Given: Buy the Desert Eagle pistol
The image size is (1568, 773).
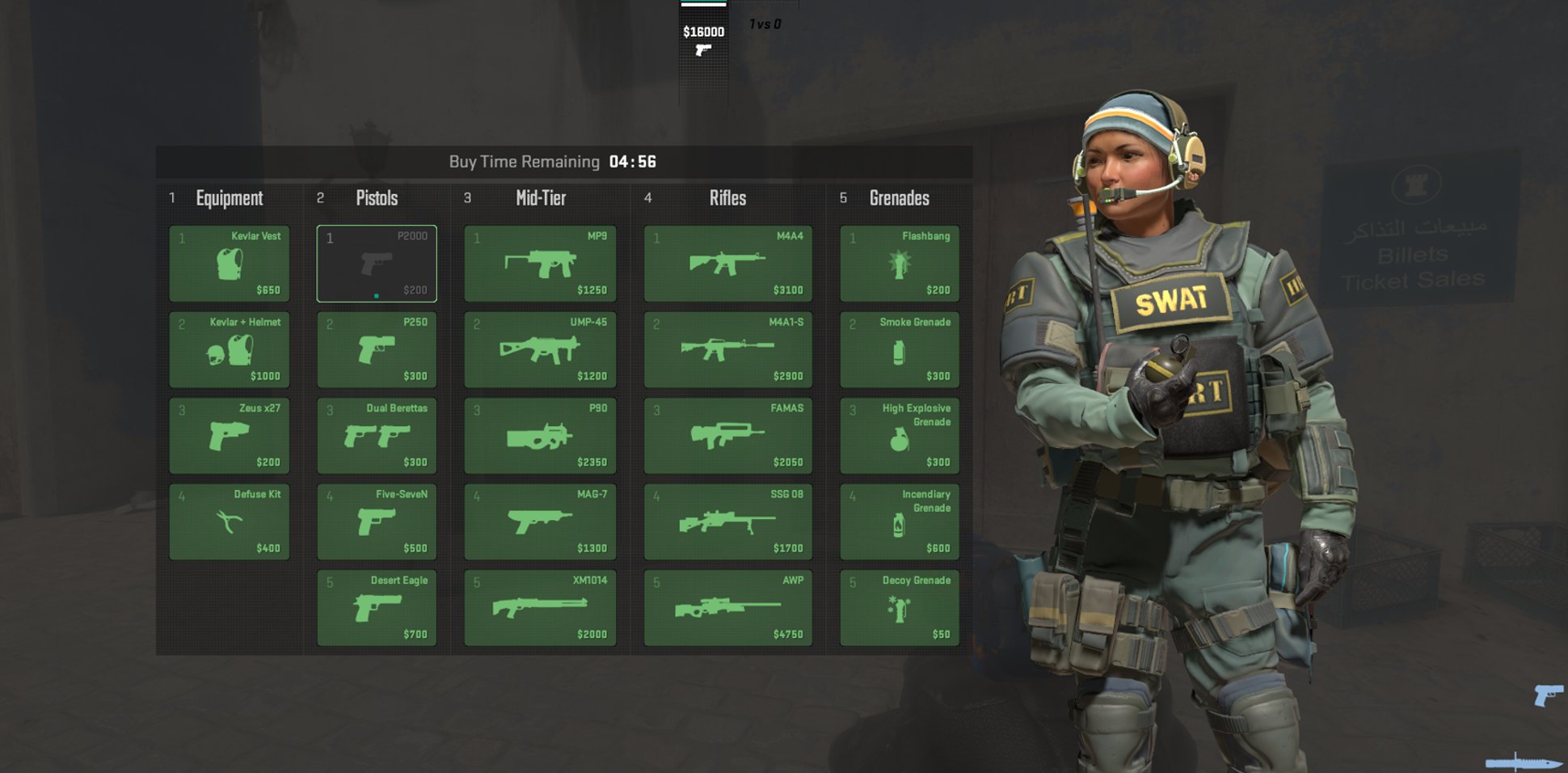Looking at the screenshot, I should click(x=377, y=609).
